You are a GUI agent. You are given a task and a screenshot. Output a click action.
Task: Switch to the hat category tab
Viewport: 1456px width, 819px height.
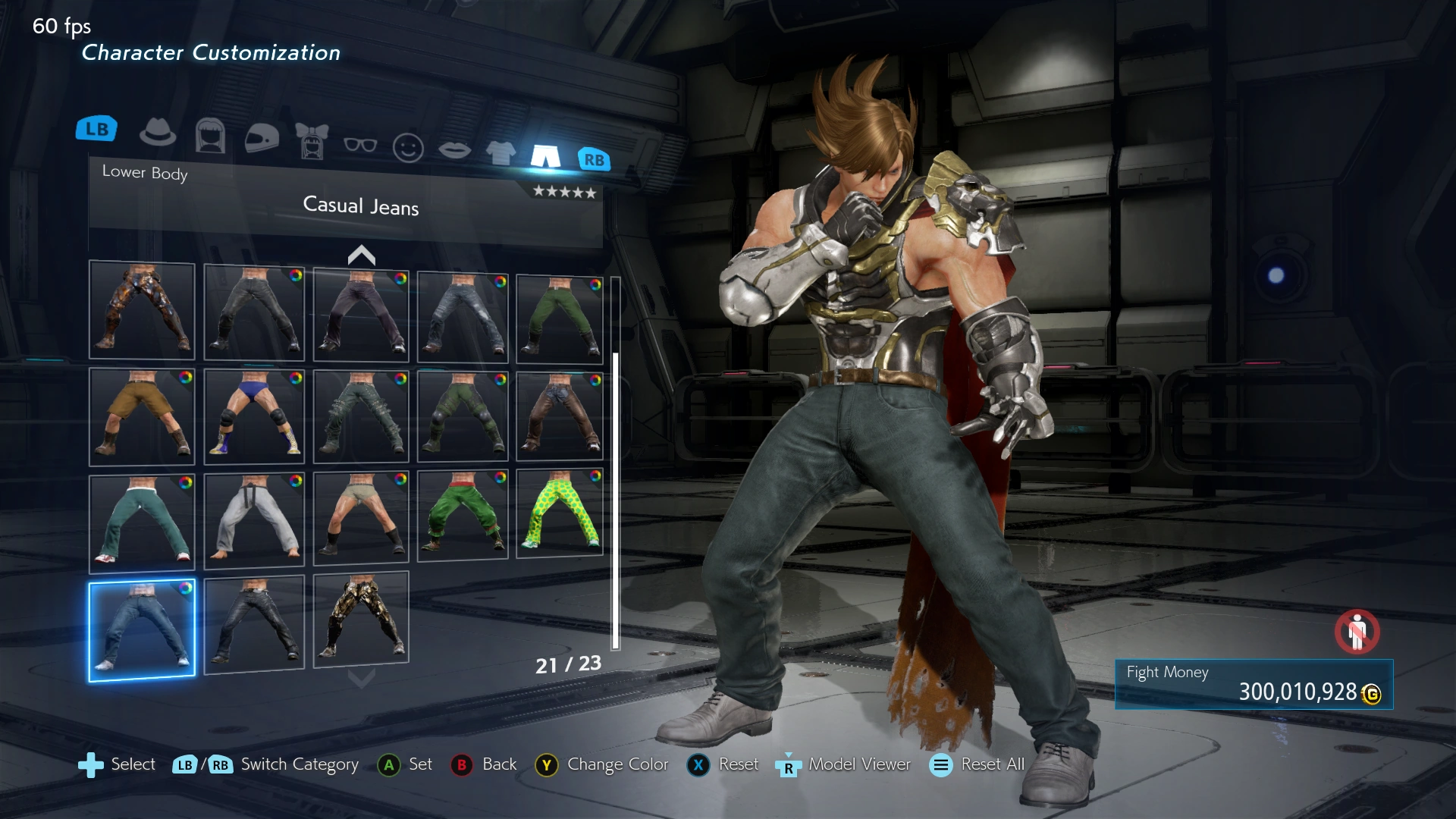(x=158, y=133)
